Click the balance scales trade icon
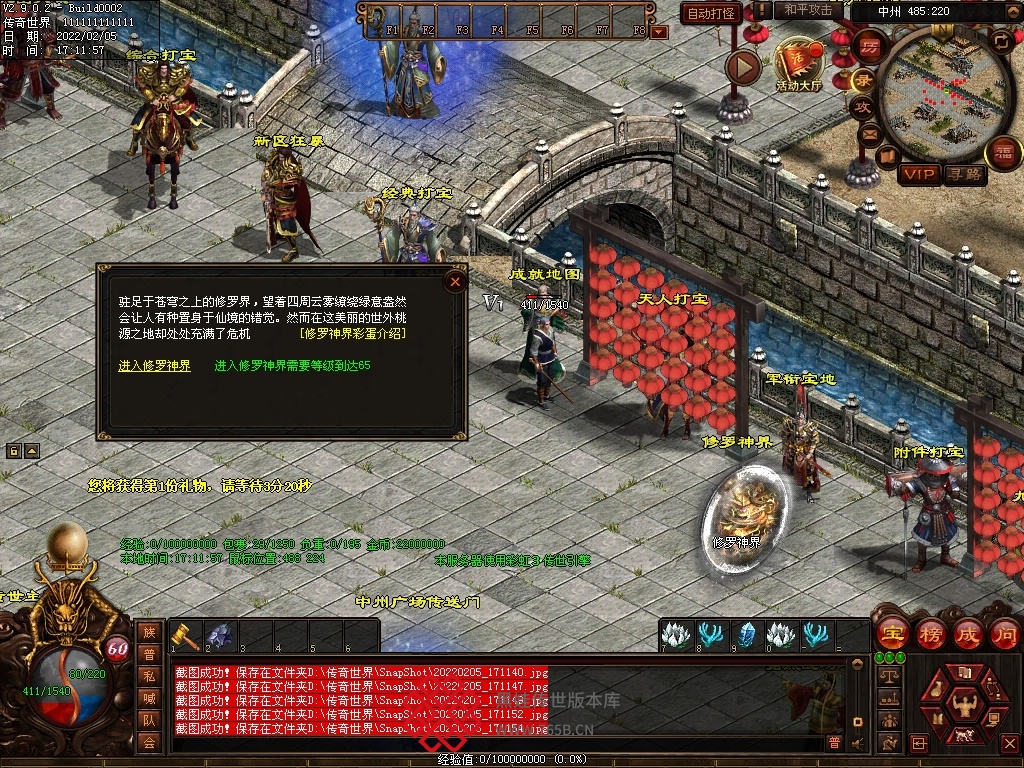The height and width of the screenshot is (768, 1024). 886,676
